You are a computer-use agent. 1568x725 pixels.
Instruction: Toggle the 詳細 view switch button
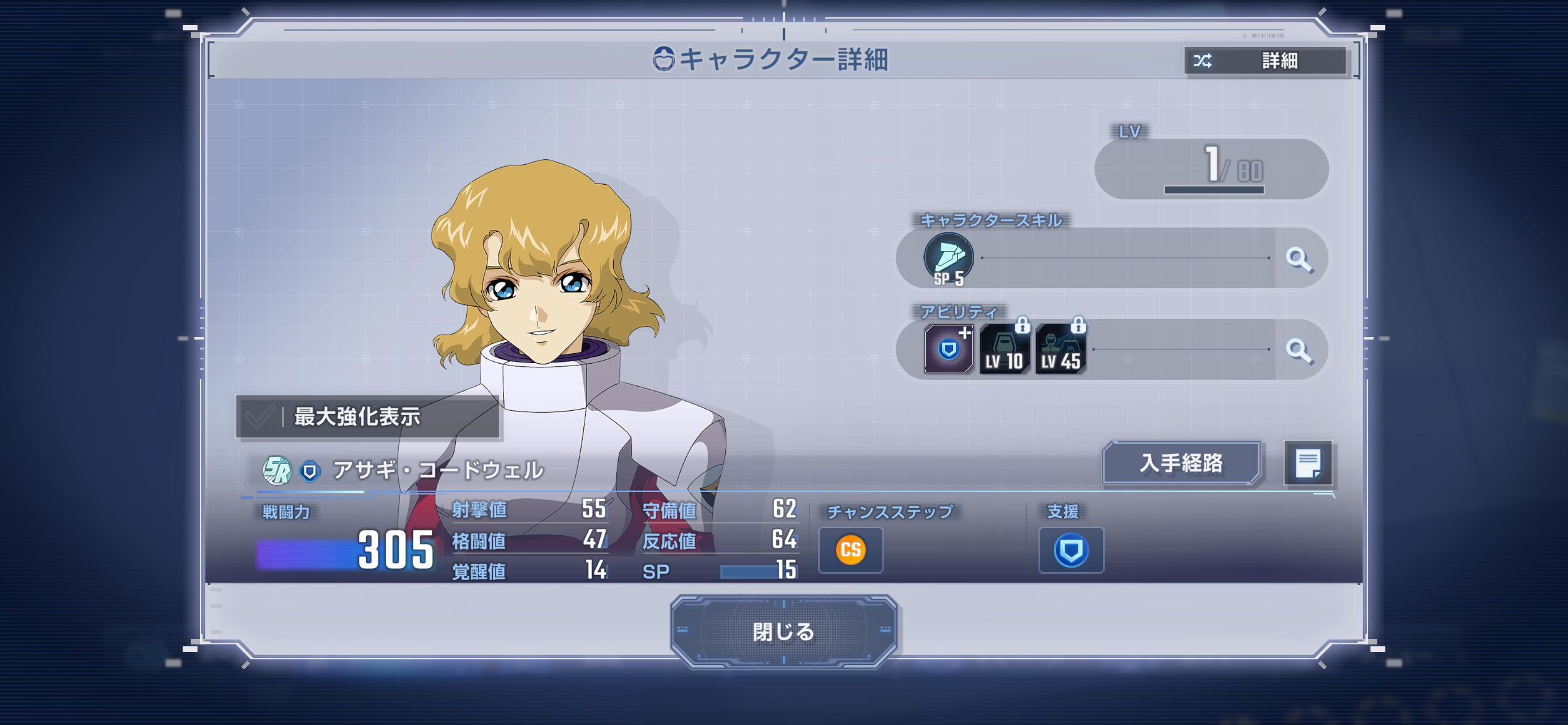point(1265,61)
